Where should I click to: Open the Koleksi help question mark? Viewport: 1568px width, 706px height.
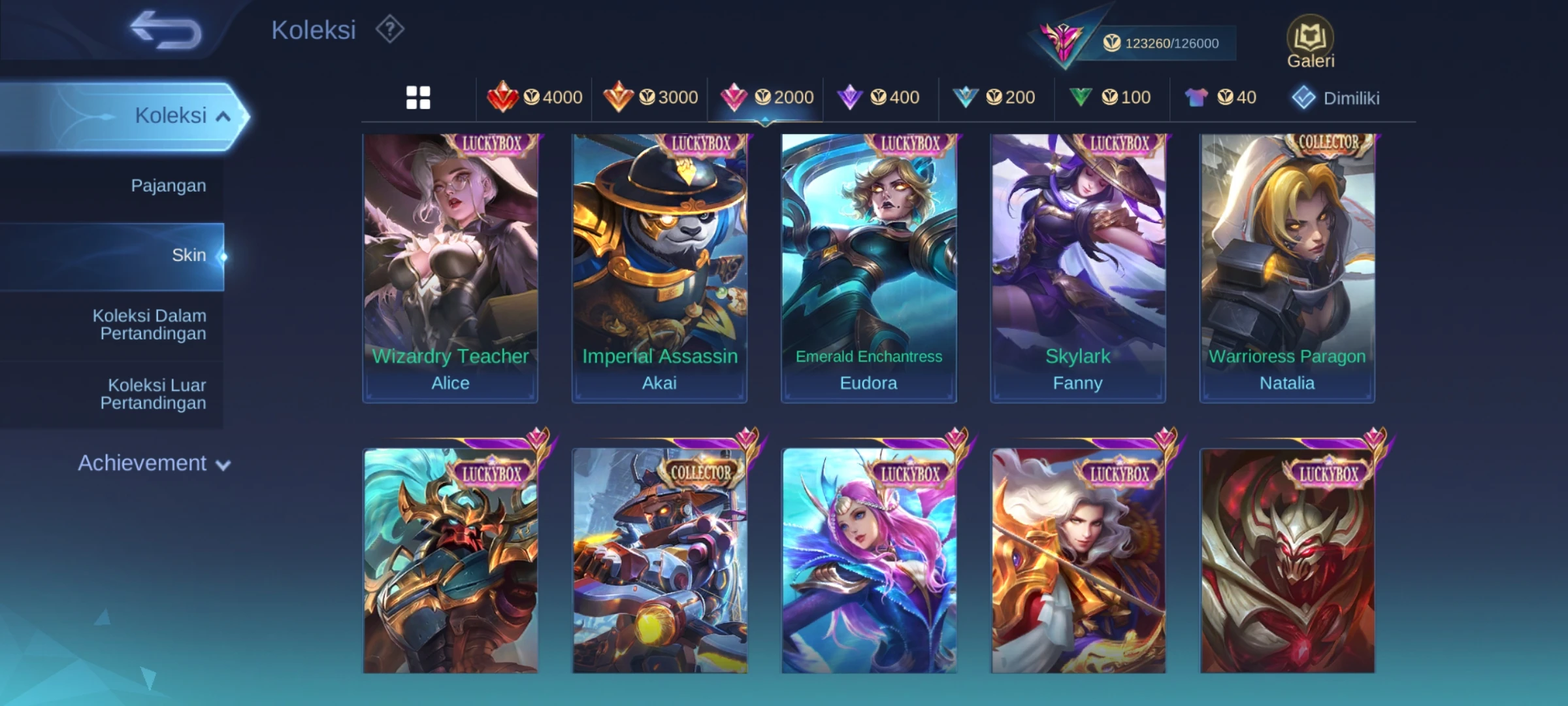[390, 30]
